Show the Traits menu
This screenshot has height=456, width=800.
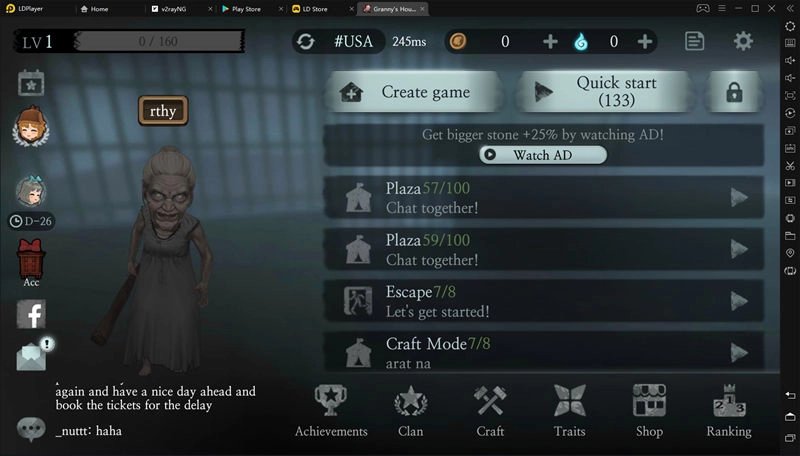click(x=569, y=411)
